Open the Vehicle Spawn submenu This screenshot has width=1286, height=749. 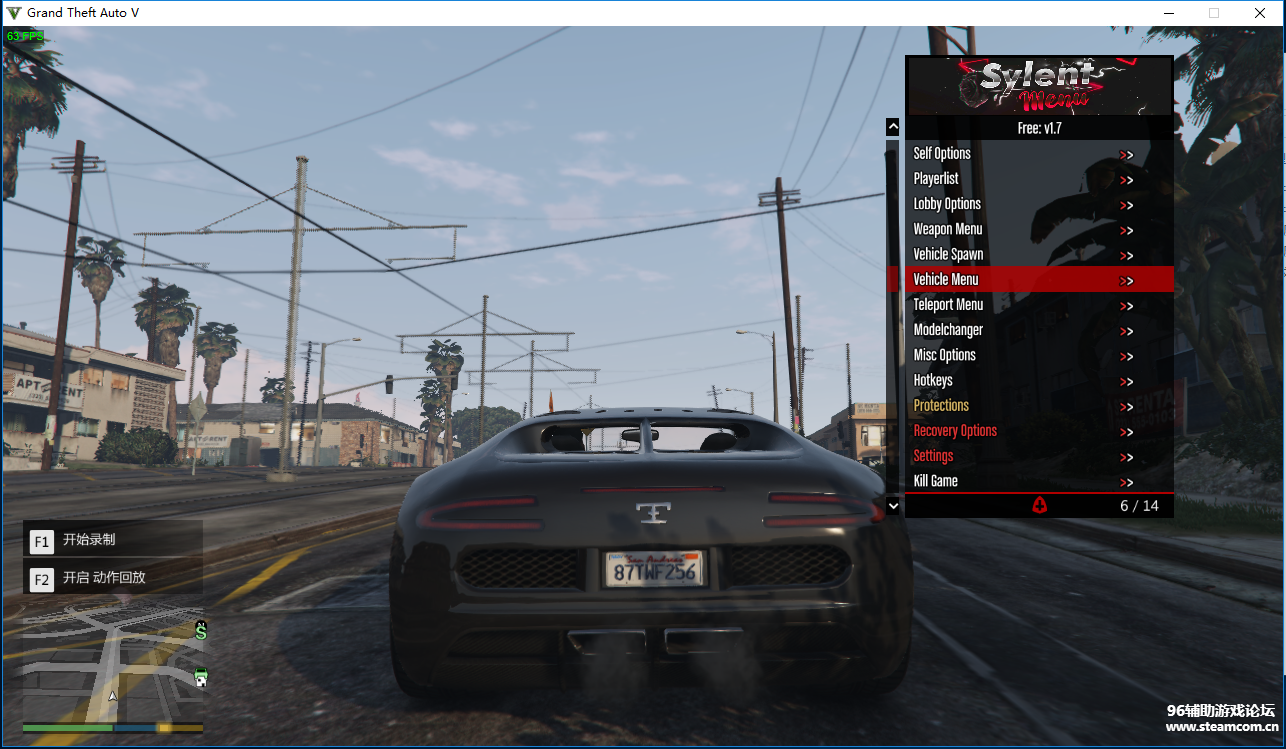click(x=948, y=254)
